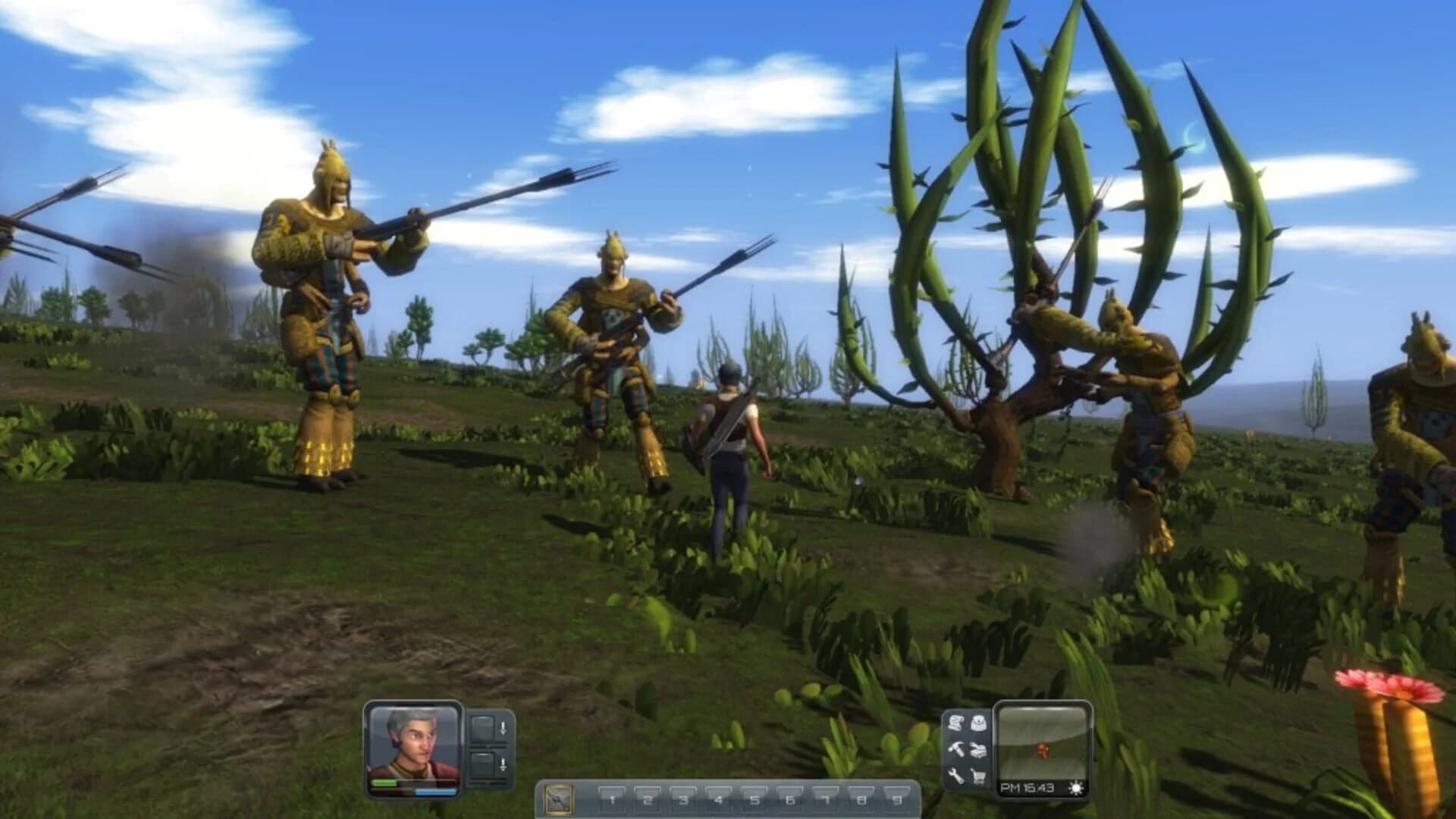Open the replicator crafting icon
The height and width of the screenshot is (819, 1456).
980,751
